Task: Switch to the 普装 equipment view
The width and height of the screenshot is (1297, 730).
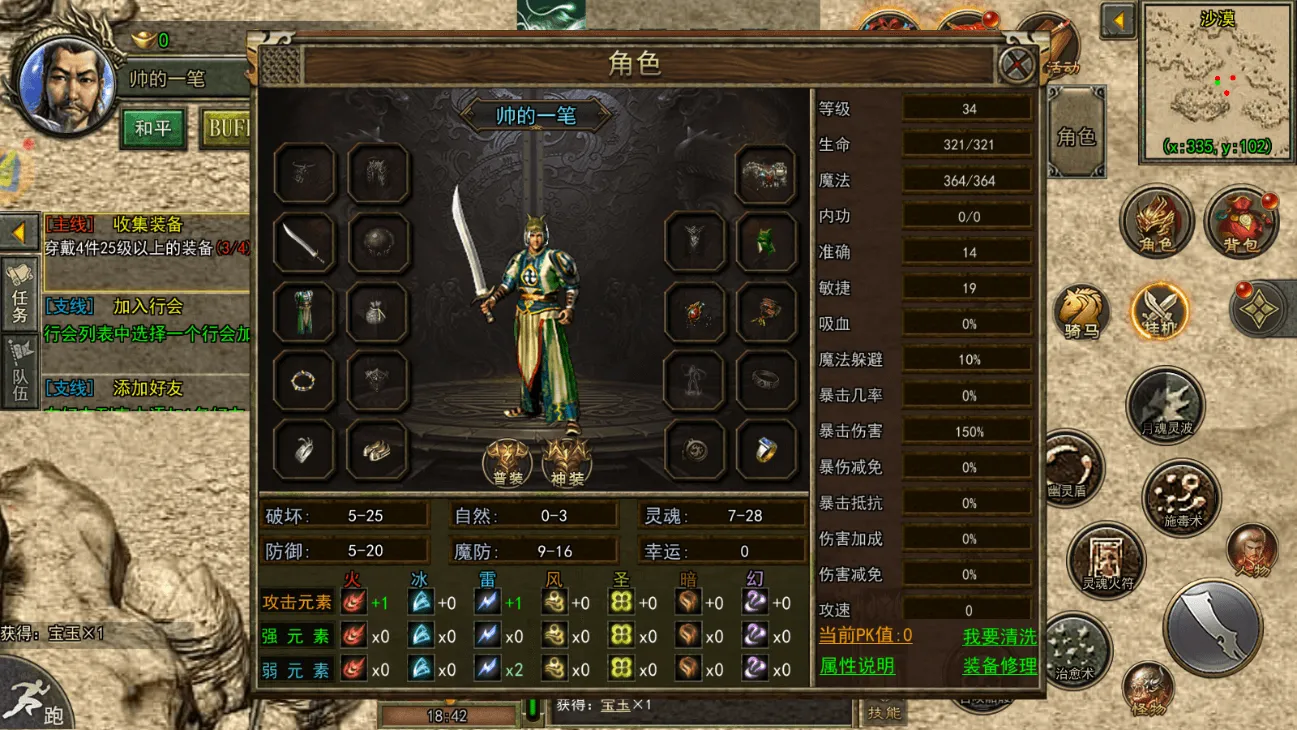Action: pos(509,462)
